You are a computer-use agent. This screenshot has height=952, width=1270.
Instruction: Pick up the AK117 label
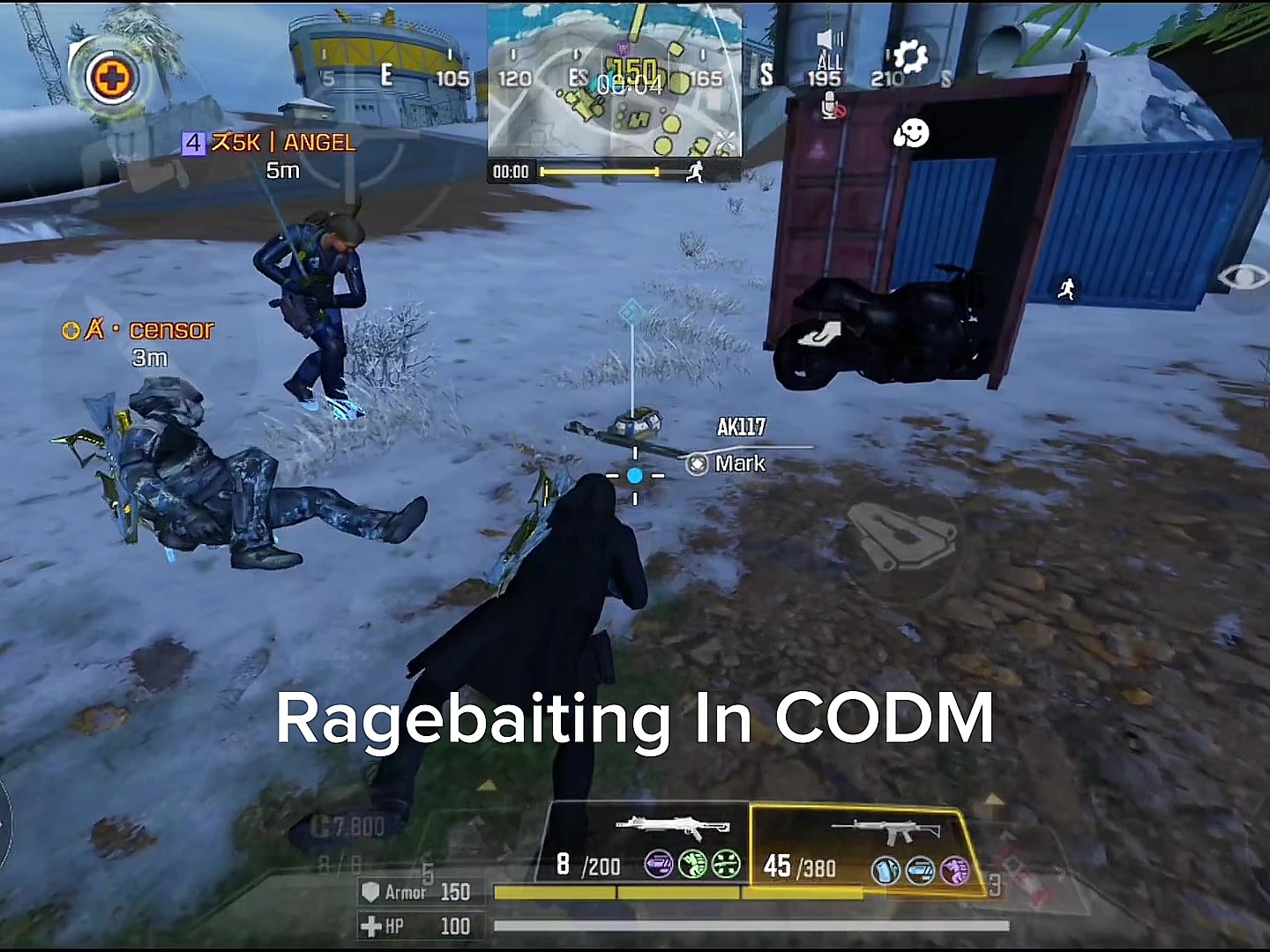[741, 428]
